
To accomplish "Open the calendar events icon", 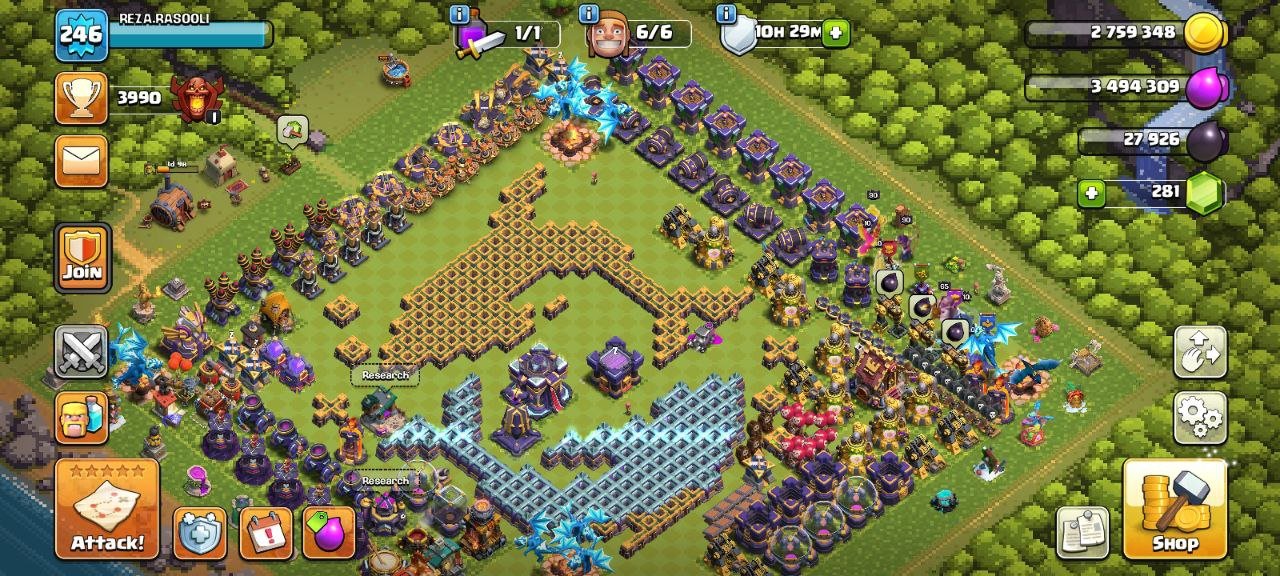I will point(266,533).
